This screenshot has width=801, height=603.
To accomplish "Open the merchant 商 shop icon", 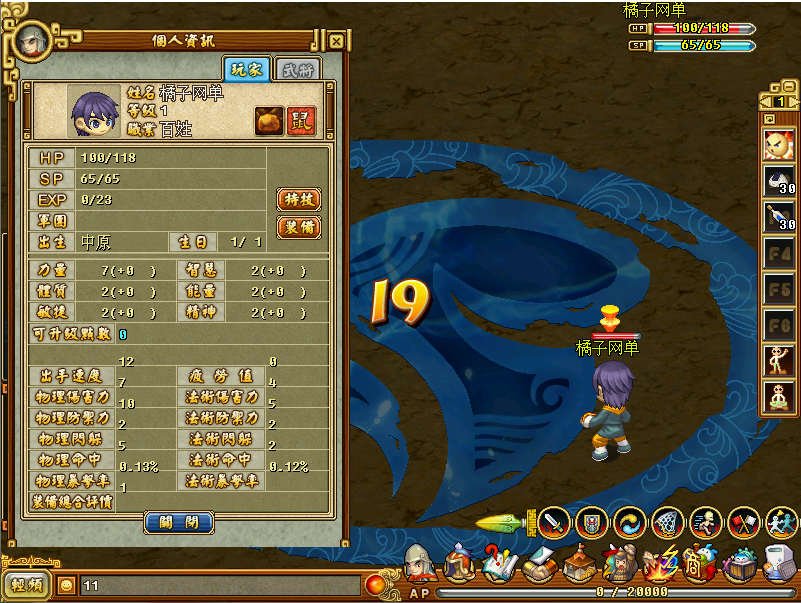I will point(699,566).
